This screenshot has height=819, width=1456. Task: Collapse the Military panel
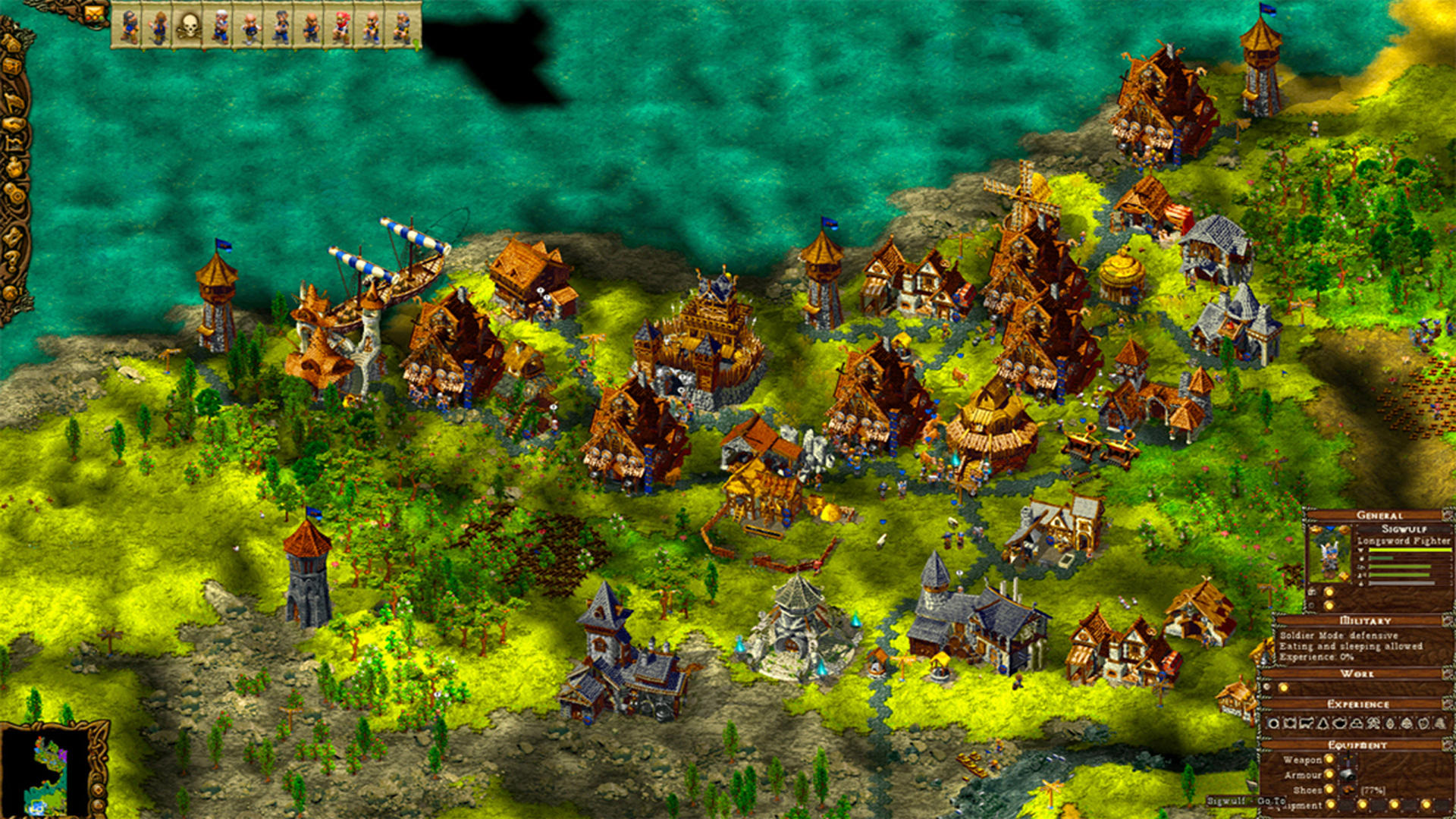(1446, 620)
